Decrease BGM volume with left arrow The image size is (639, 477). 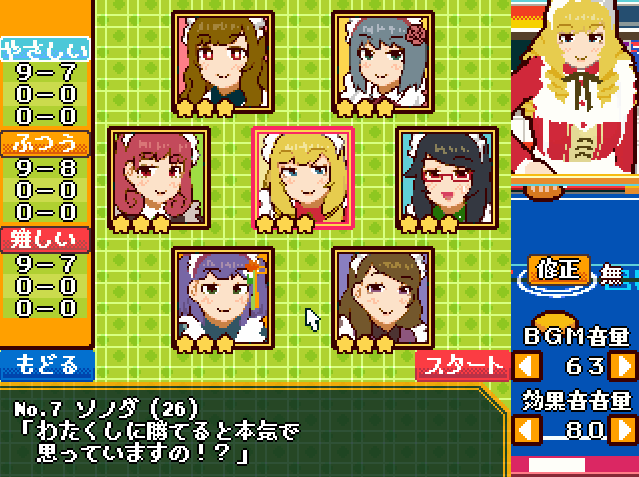pyautogui.click(x=527, y=364)
